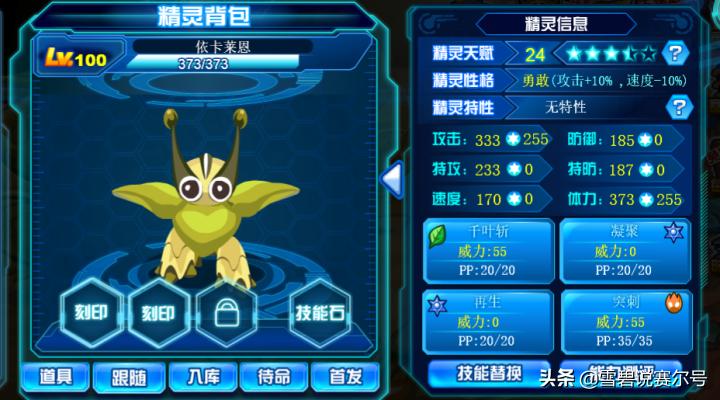The width and height of the screenshot is (720, 400).
Task: Show help for 精灵天赋 talent
Action: pyautogui.click(x=677, y=53)
